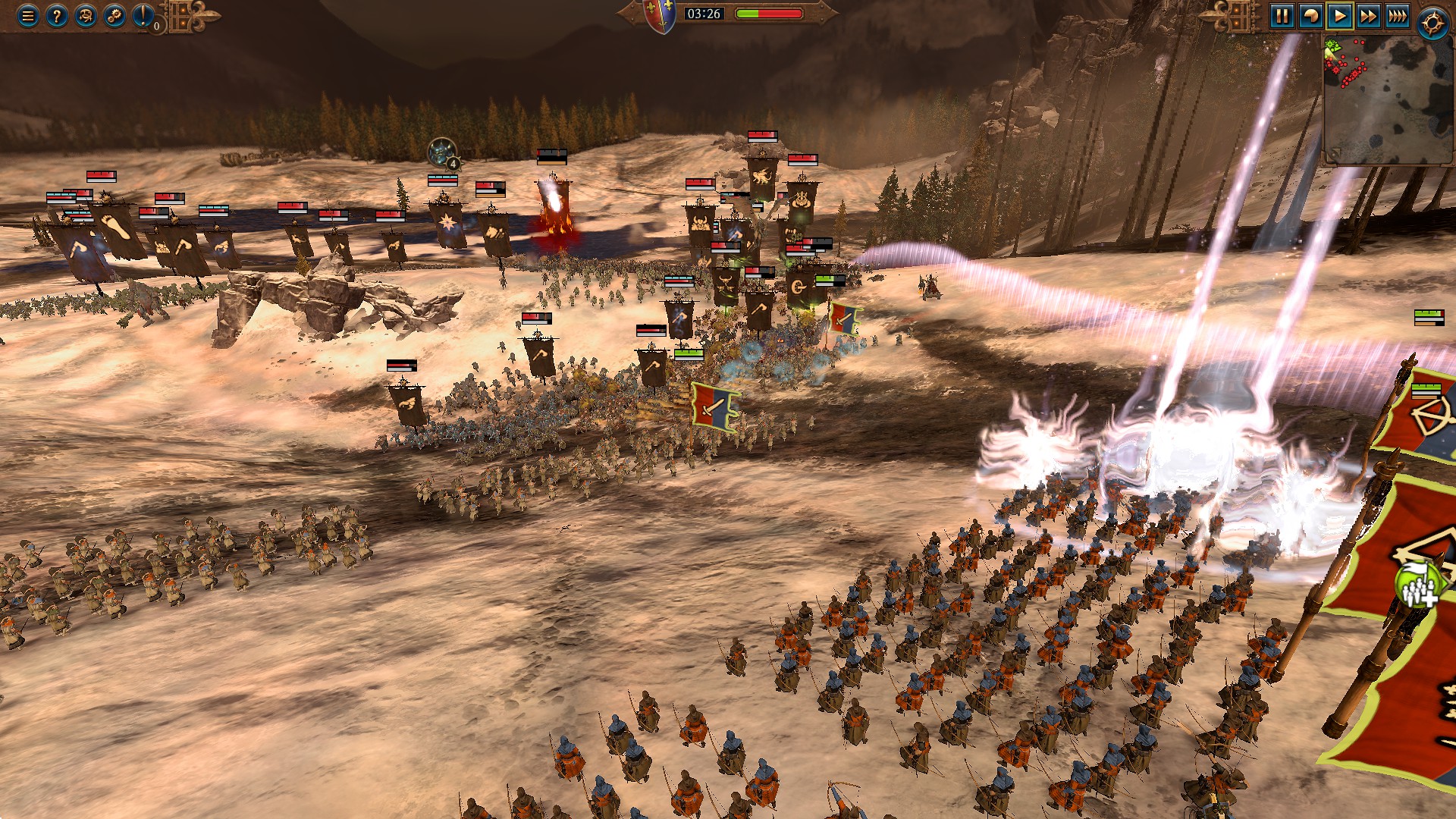This screenshot has width=1456, height=819.
Task: Click the spell browser swirl icon
Action: point(86,16)
